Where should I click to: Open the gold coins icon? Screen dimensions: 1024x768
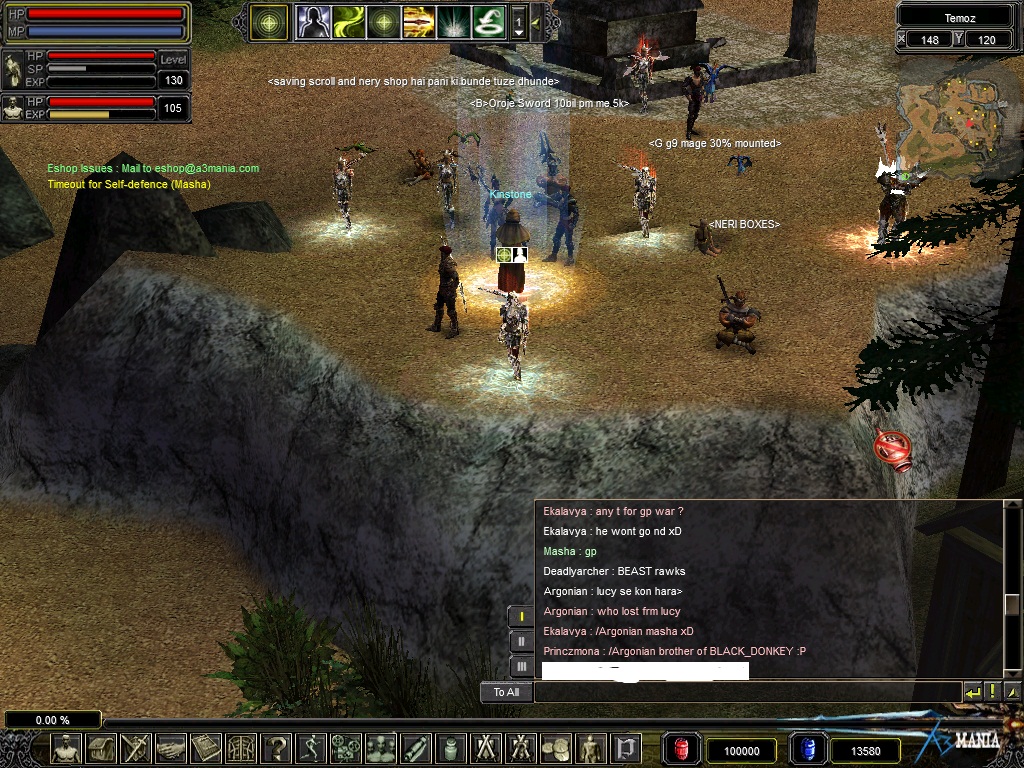(556, 748)
